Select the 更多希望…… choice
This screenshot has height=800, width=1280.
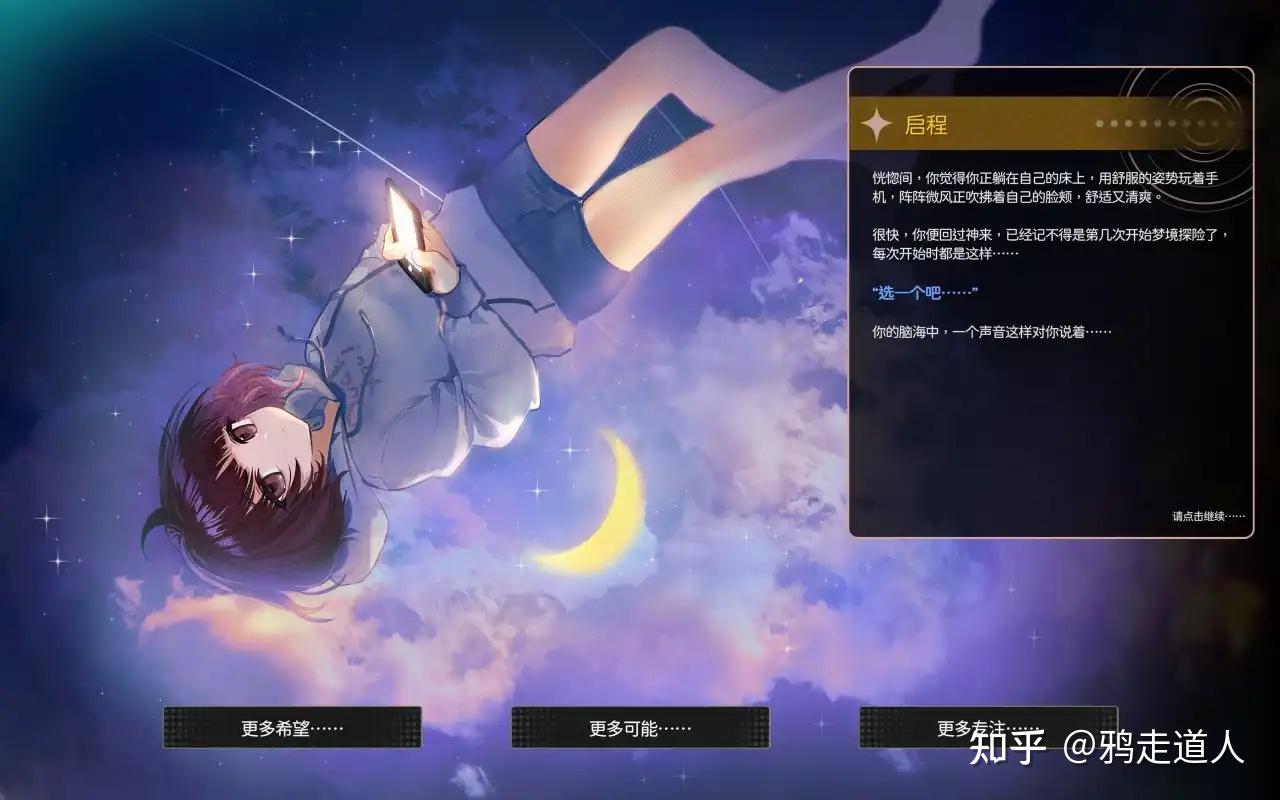290,727
